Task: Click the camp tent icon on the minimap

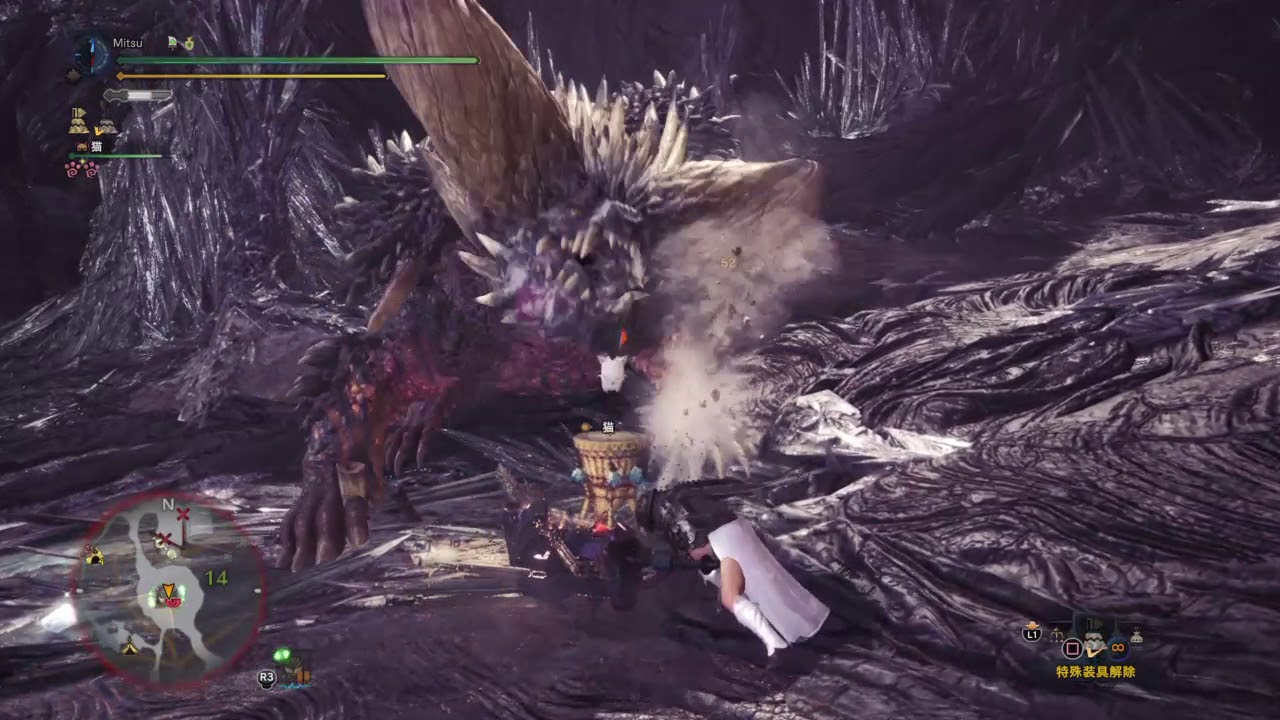Action: [x=130, y=648]
